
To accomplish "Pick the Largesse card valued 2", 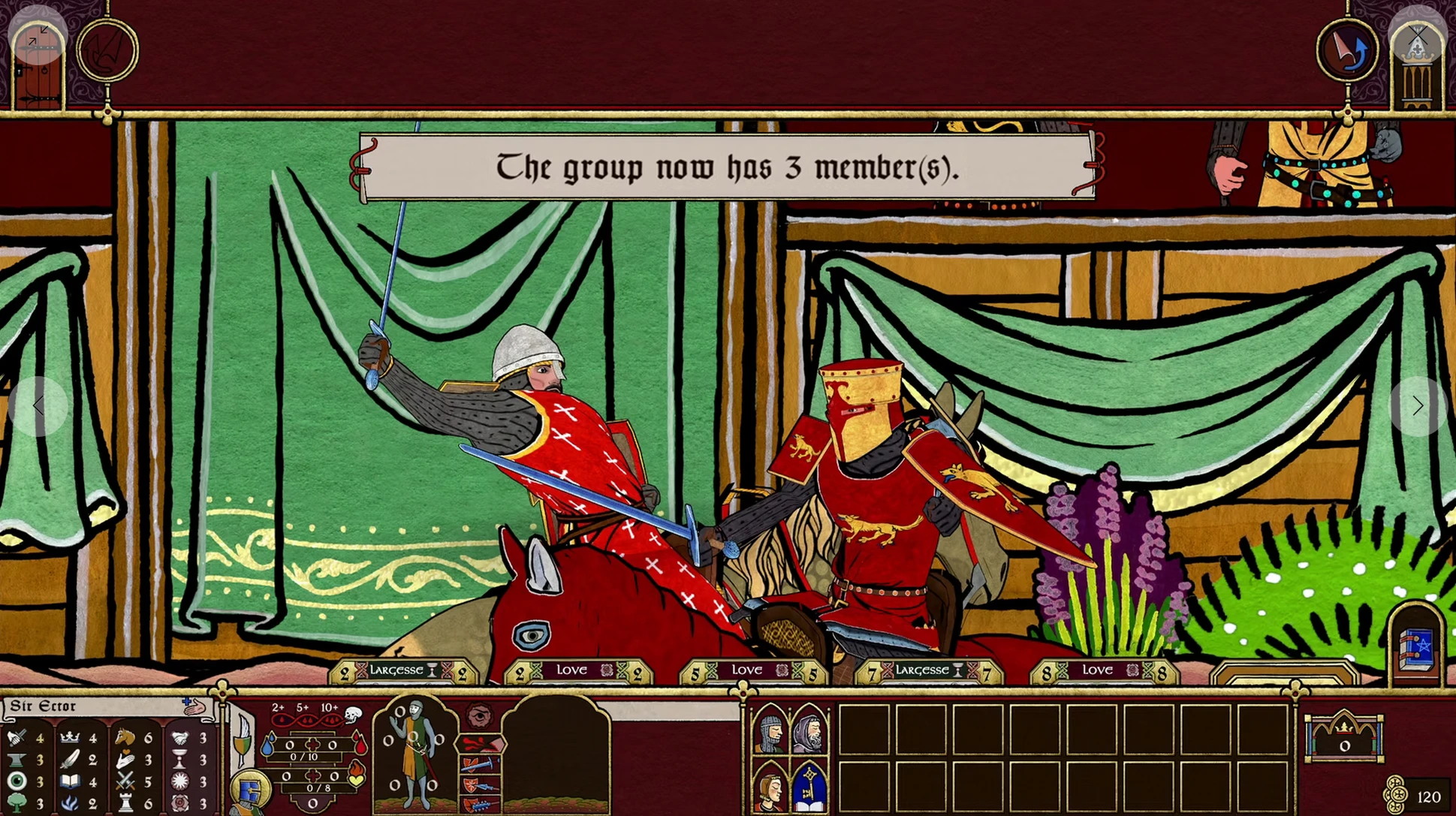I will [403, 671].
